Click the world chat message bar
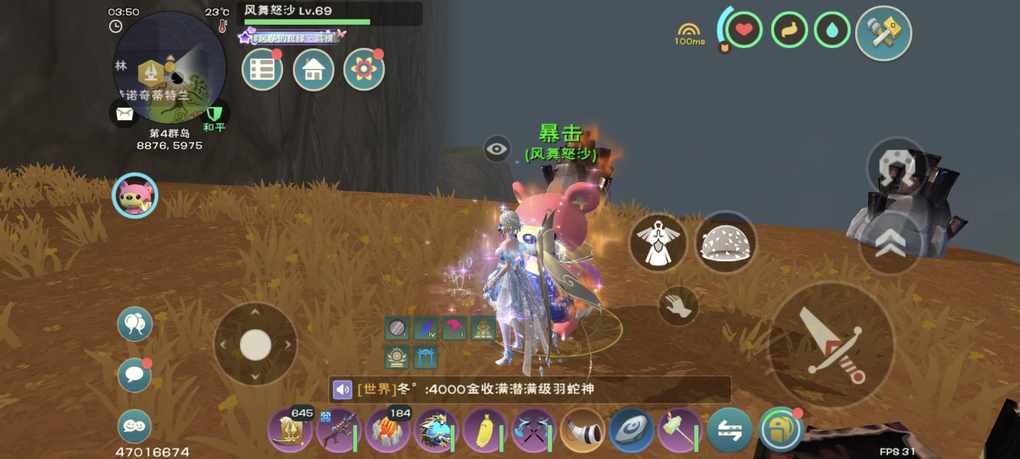Screen dimensions: 1020x459 [x=530, y=389]
